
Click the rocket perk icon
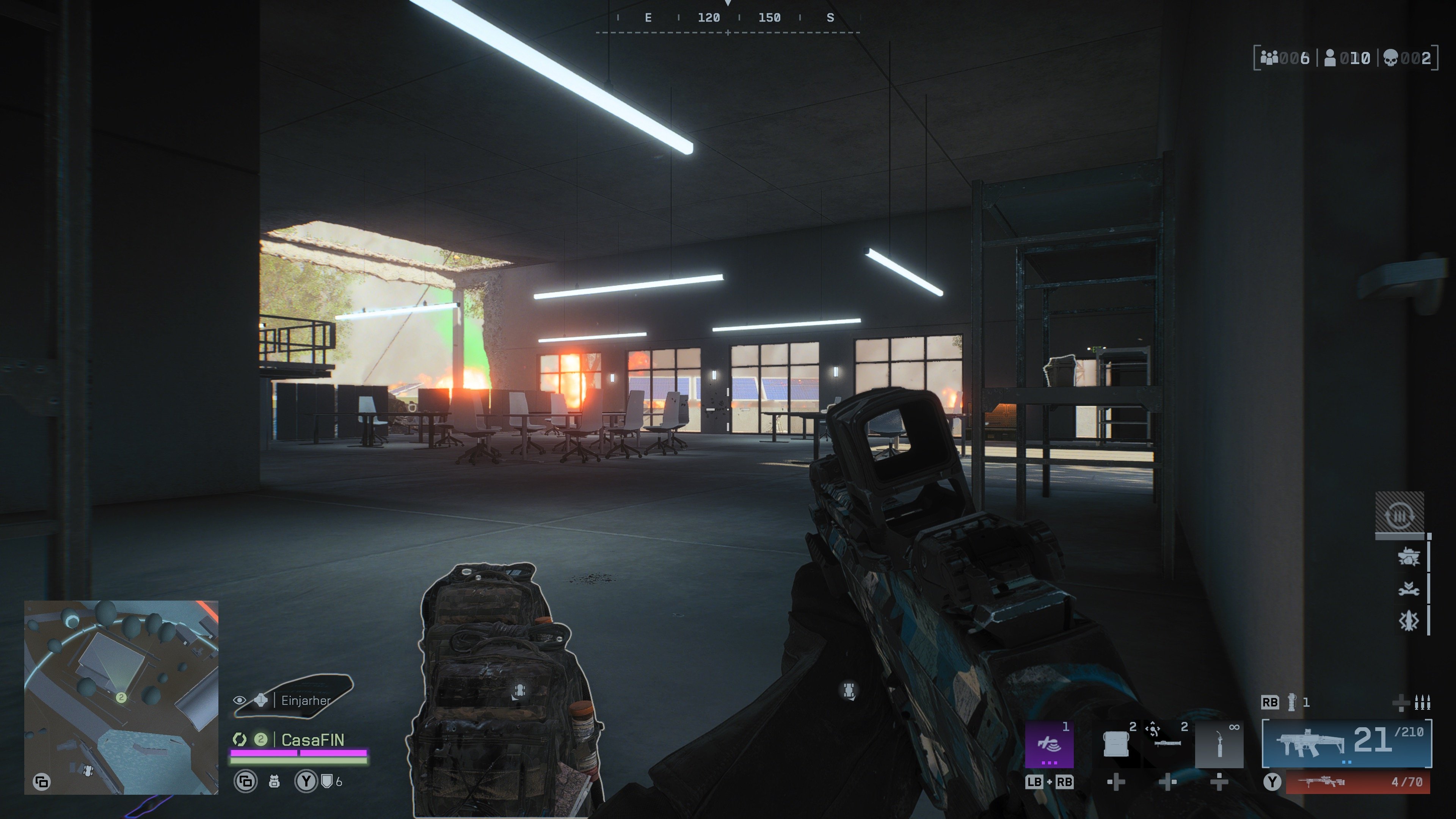click(x=1408, y=621)
